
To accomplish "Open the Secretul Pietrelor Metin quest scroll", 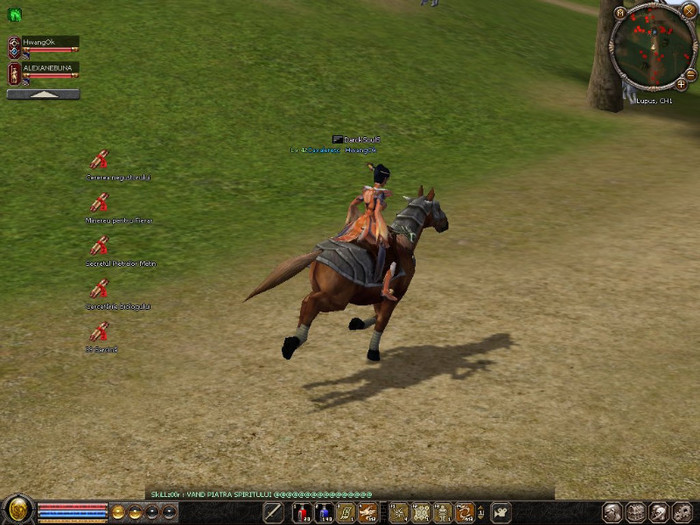I will pos(99,246).
